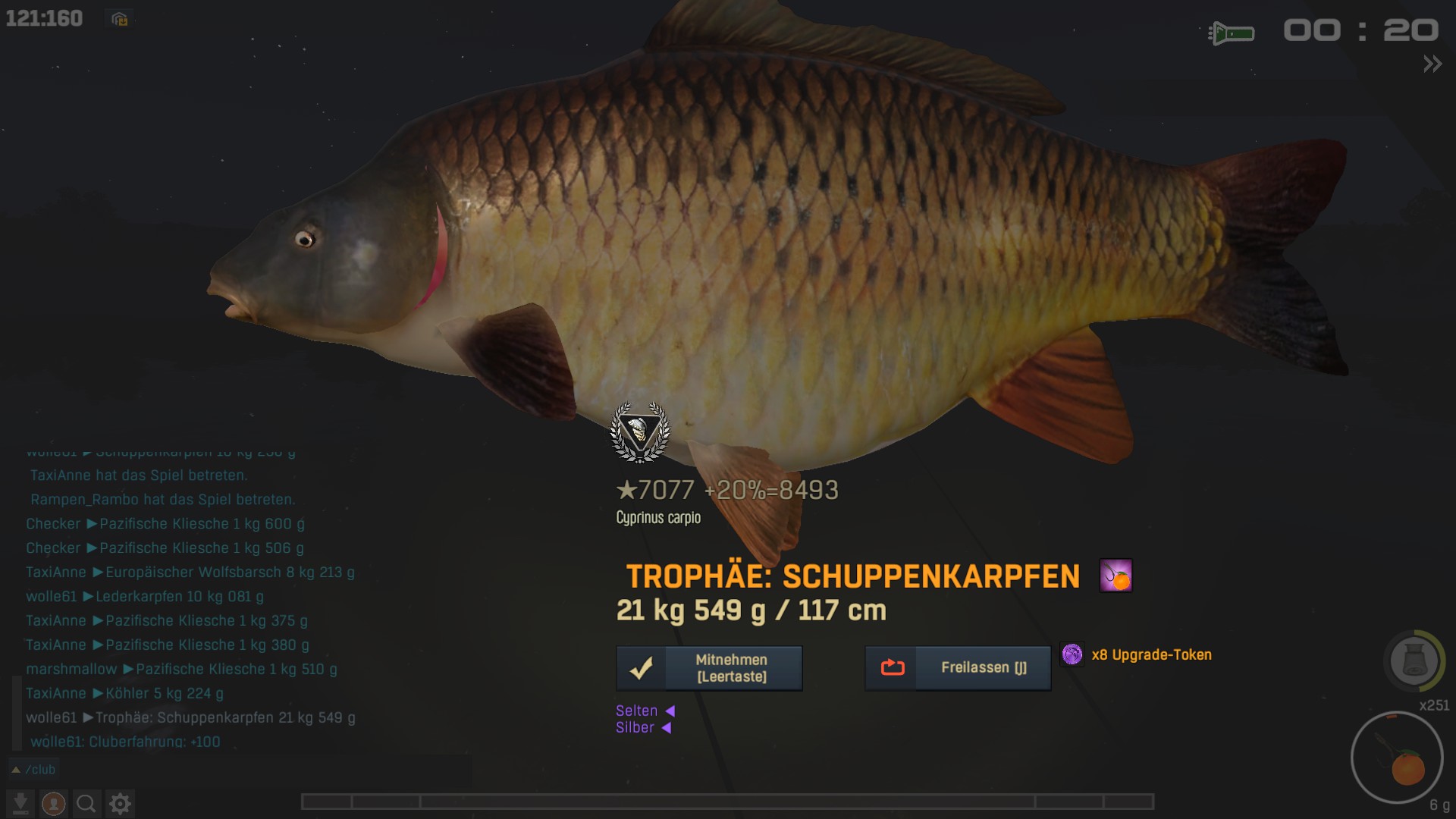Release the carp with Freilassen
Screen dimensions: 1456x819
958,668
